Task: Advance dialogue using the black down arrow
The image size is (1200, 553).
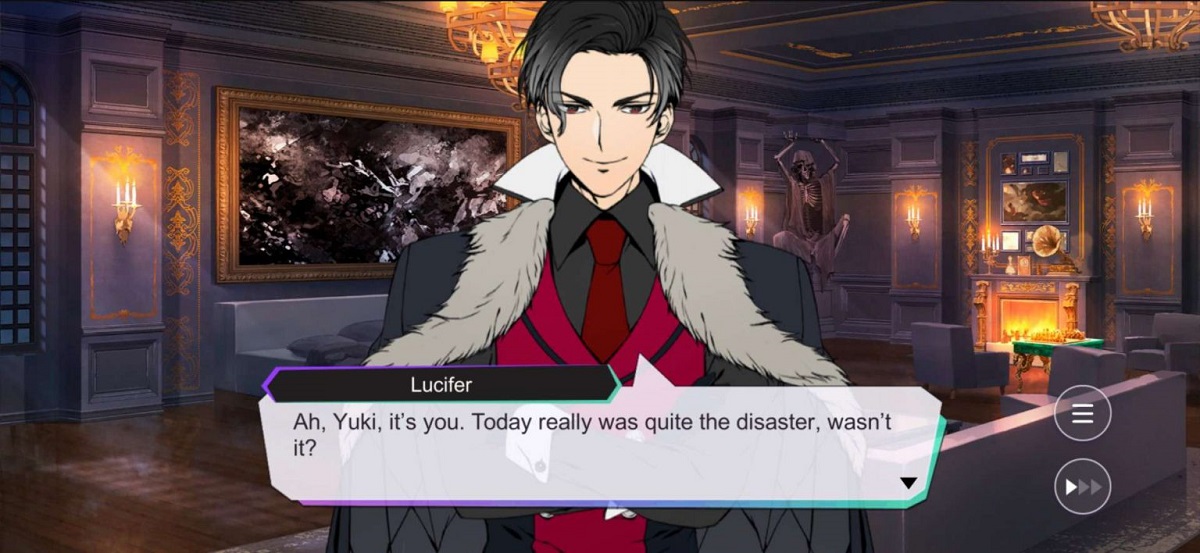Action: point(908,483)
